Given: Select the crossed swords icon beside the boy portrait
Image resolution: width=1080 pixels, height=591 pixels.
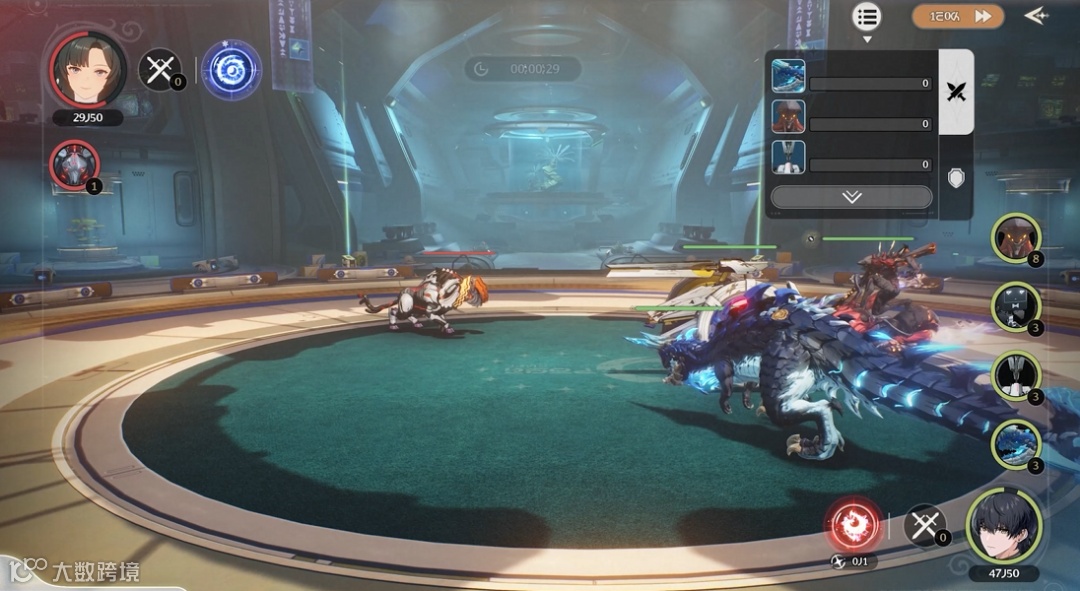Looking at the screenshot, I should (x=924, y=524).
